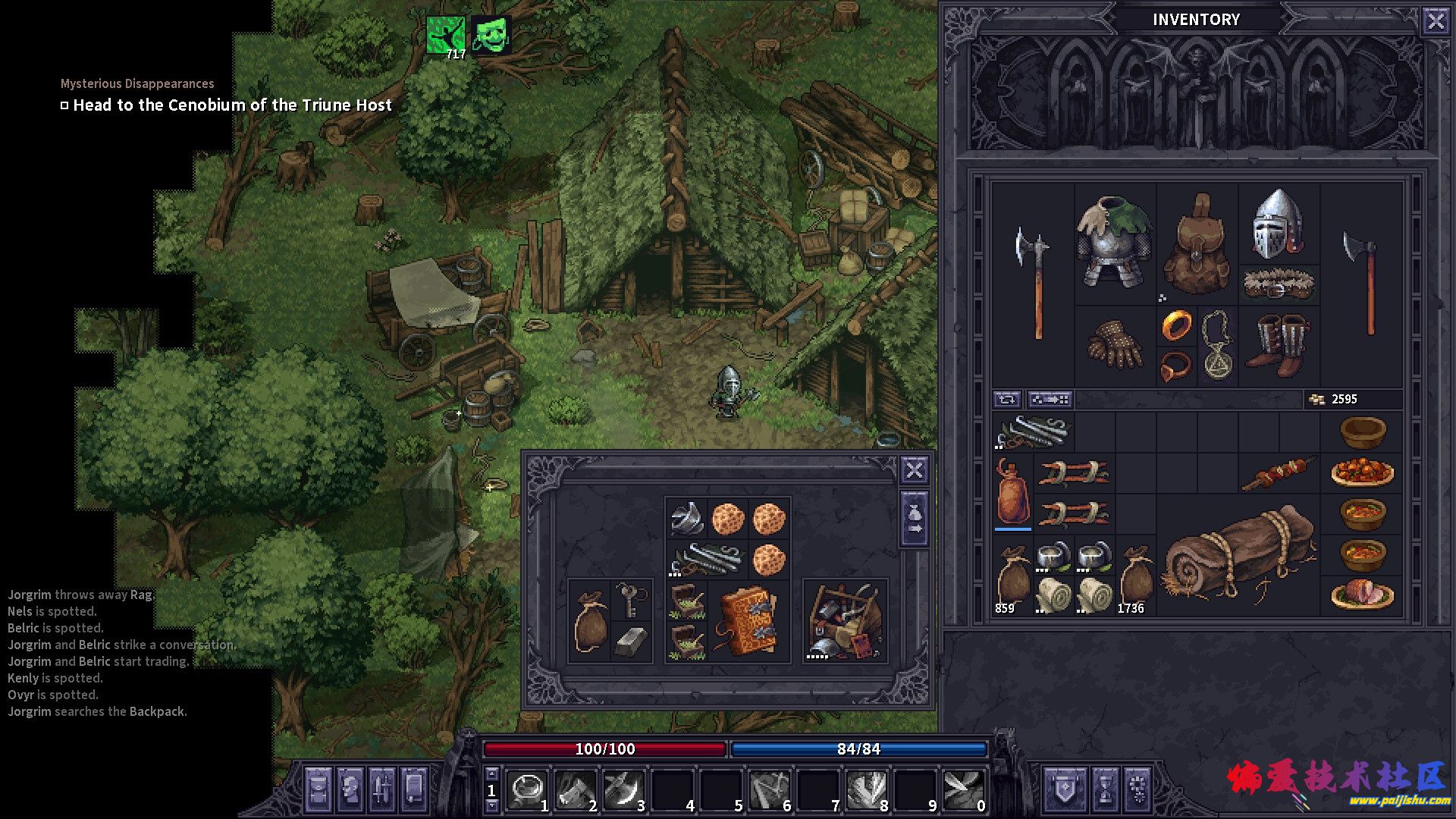Pick the key from the backpack

click(630, 601)
